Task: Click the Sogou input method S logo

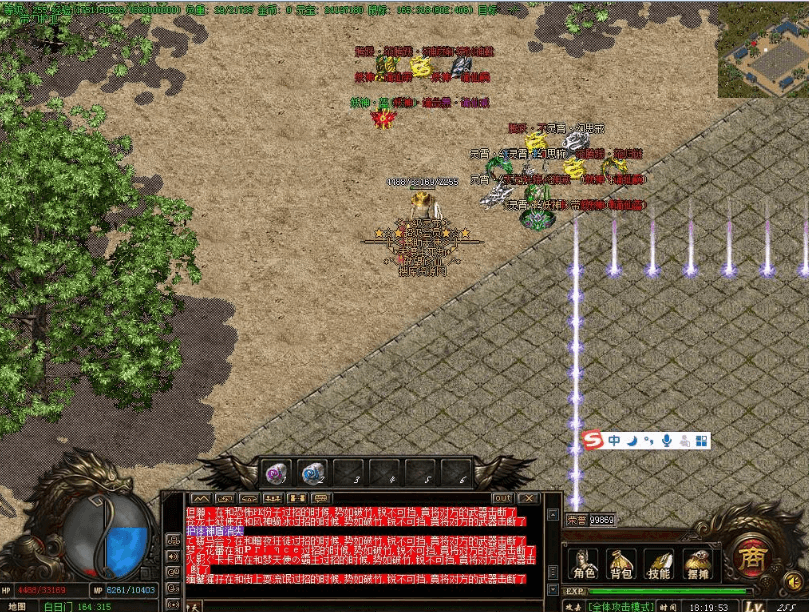Action: (594, 440)
